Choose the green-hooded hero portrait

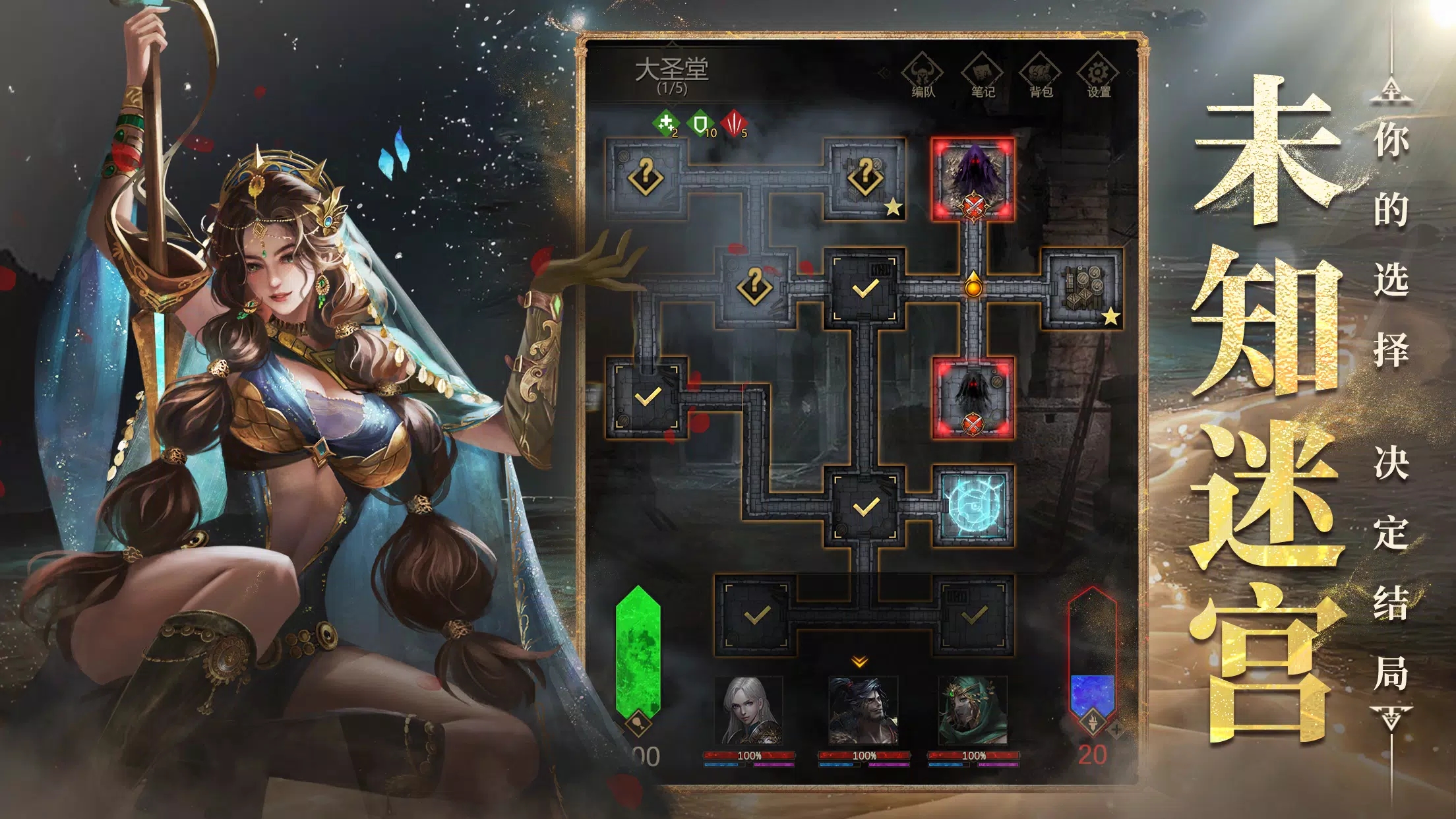click(x=973, y=711)
